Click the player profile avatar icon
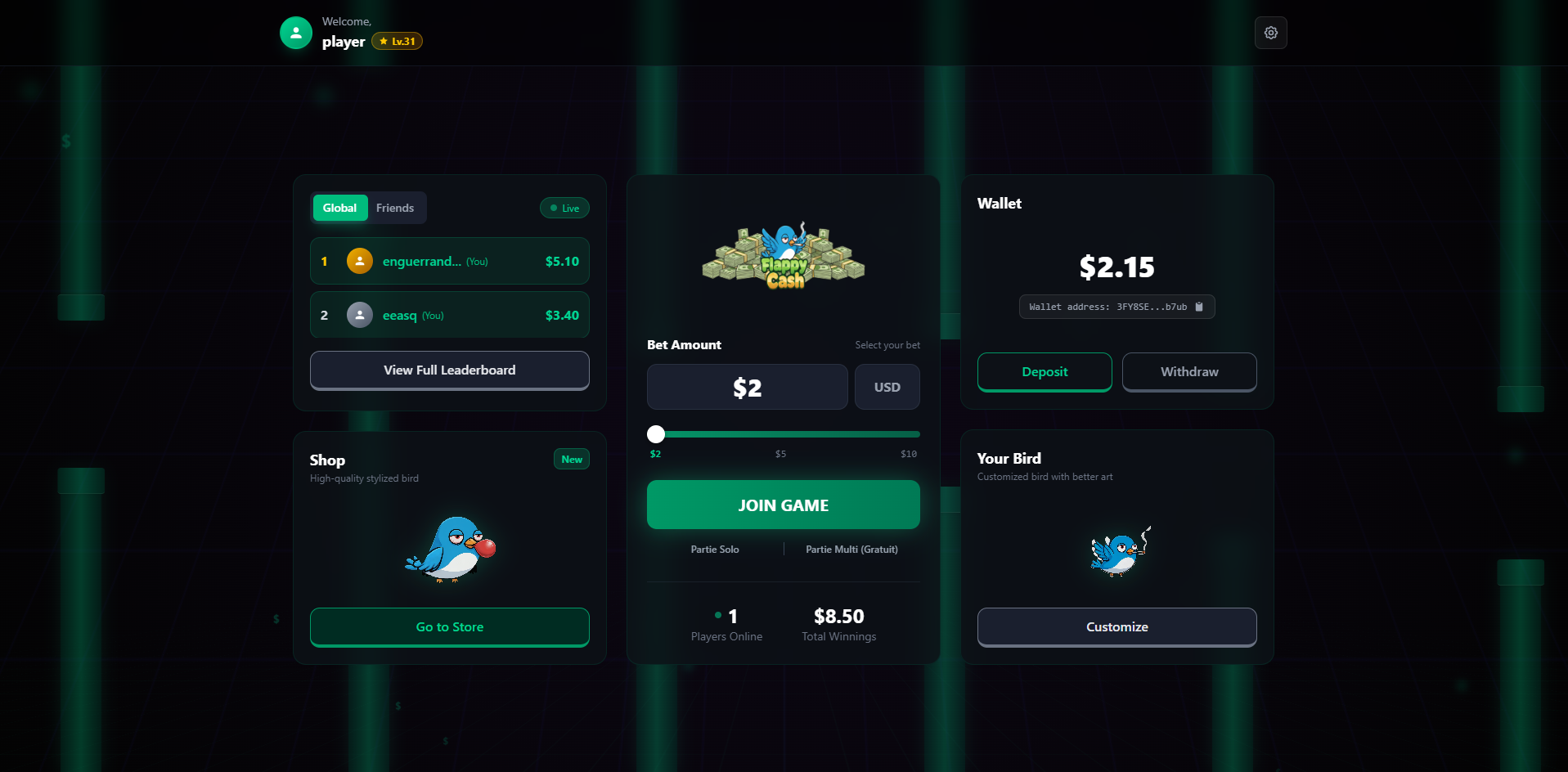 [295, 33]
